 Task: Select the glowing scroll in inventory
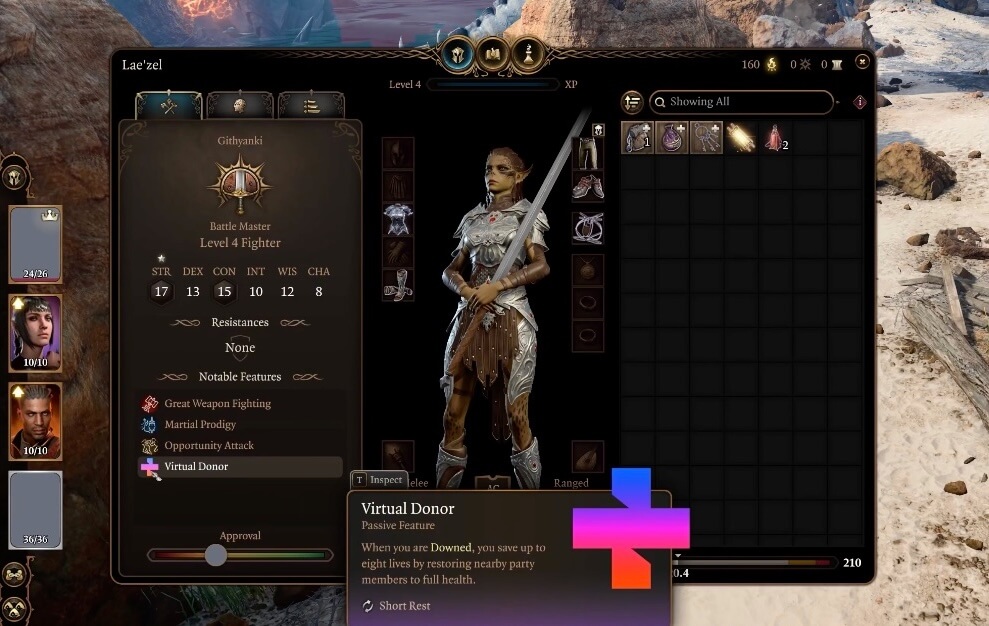pos(741,138)
